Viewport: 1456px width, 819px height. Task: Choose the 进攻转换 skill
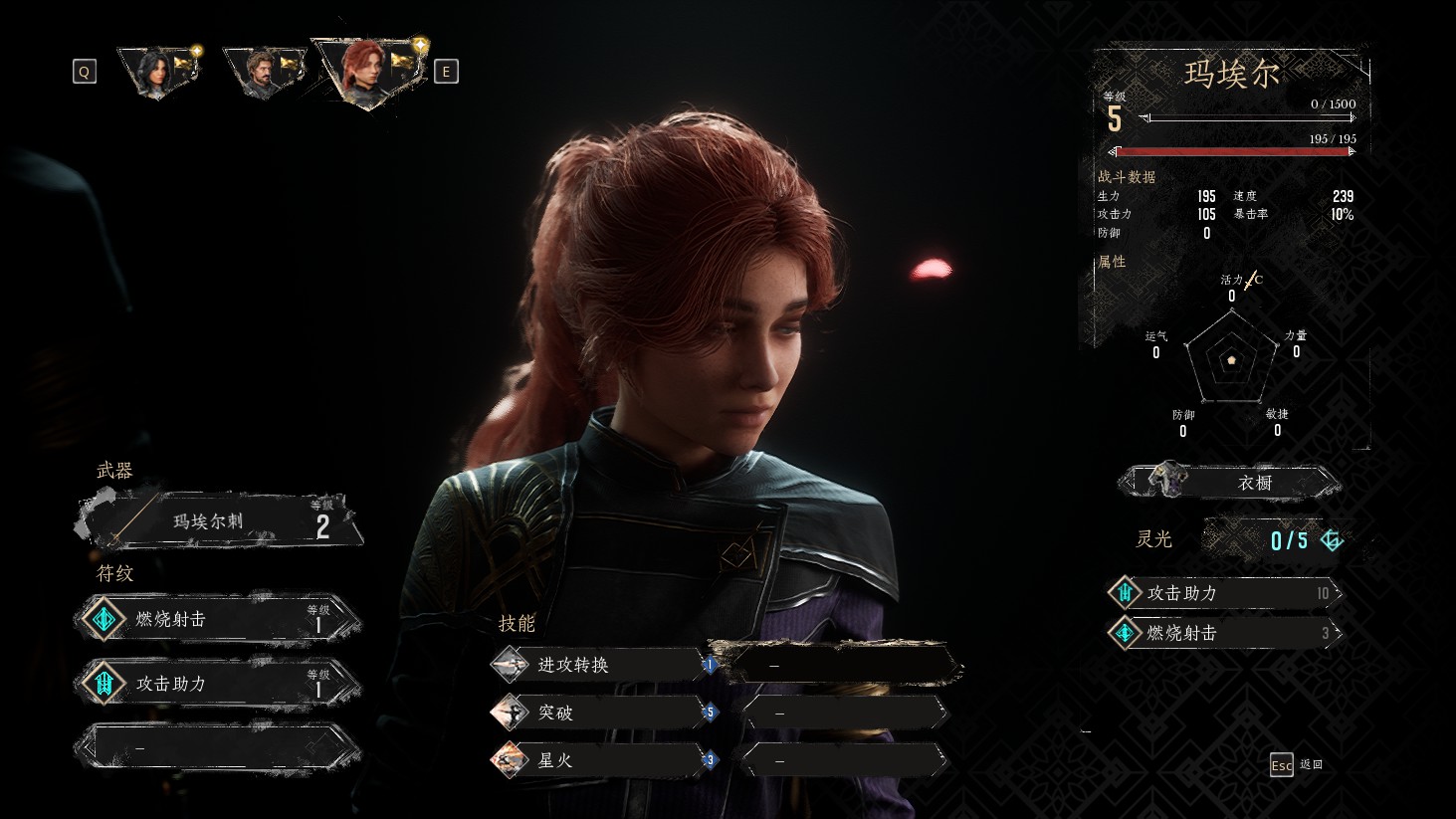pyautogui.click(x=597, y=665)
